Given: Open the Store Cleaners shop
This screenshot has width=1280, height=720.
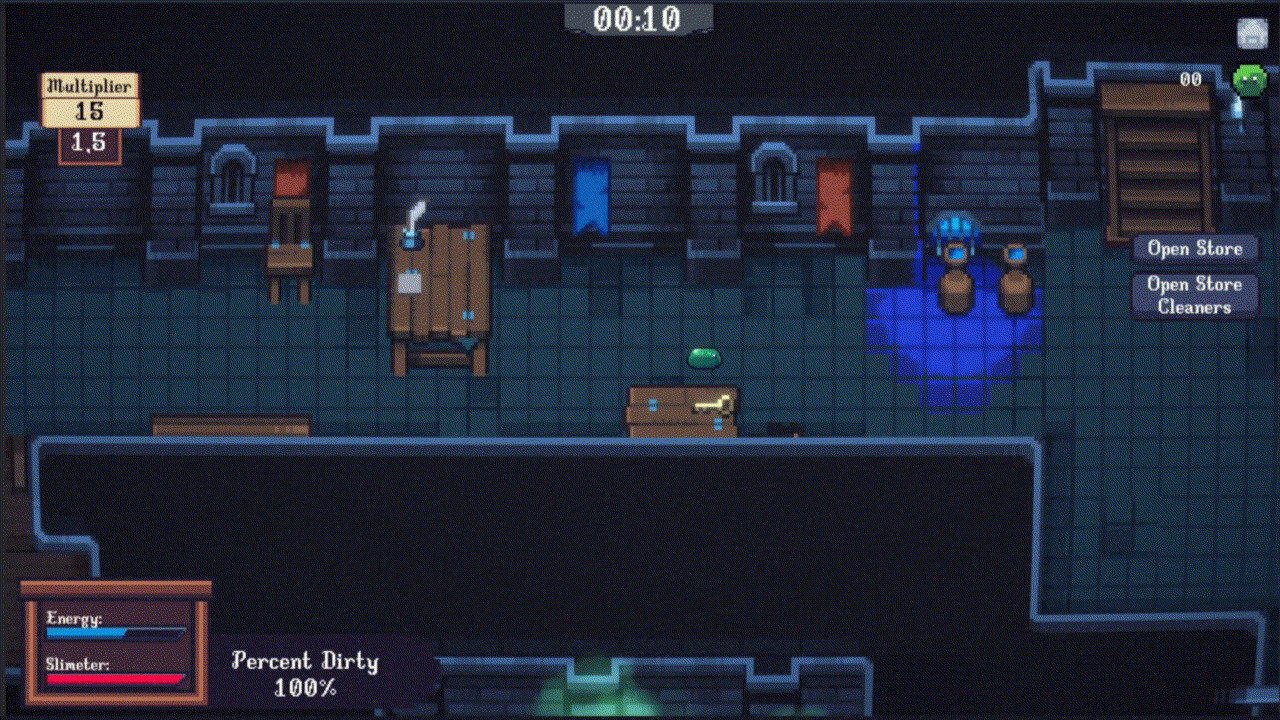Looking at the screenshot, I should [1194, 295].
